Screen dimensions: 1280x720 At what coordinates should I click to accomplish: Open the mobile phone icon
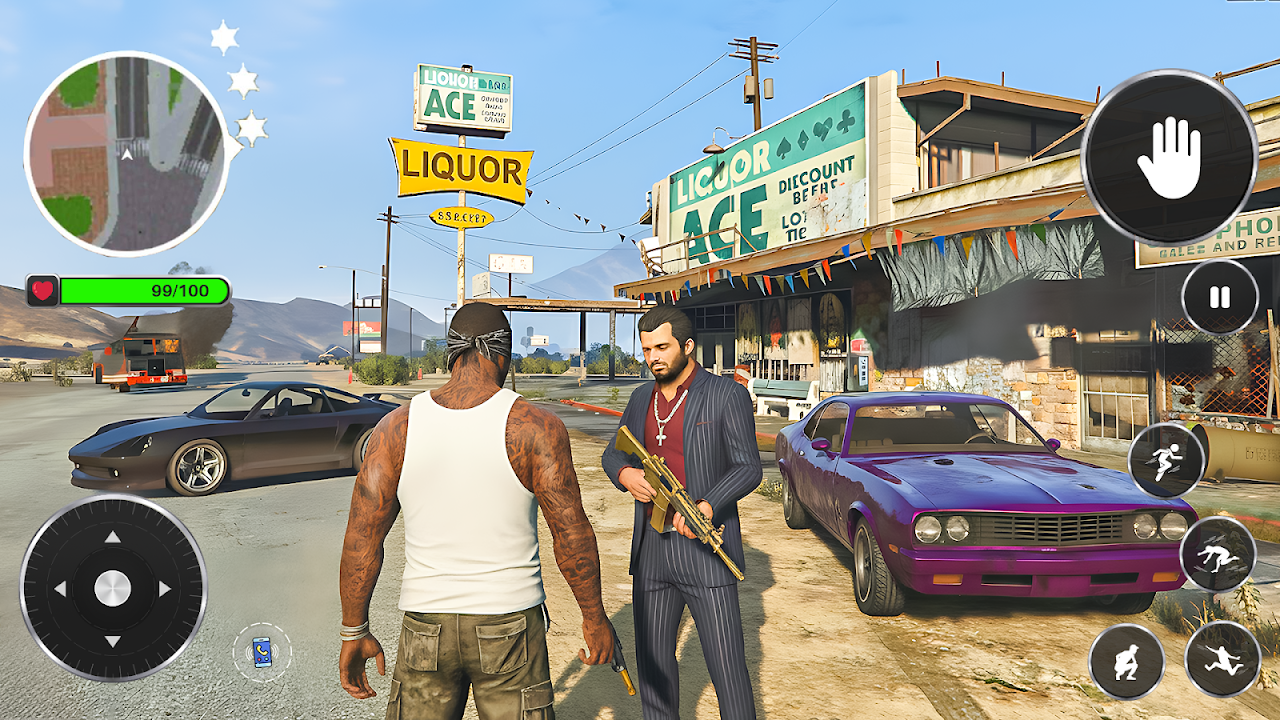tap(262, 652)
